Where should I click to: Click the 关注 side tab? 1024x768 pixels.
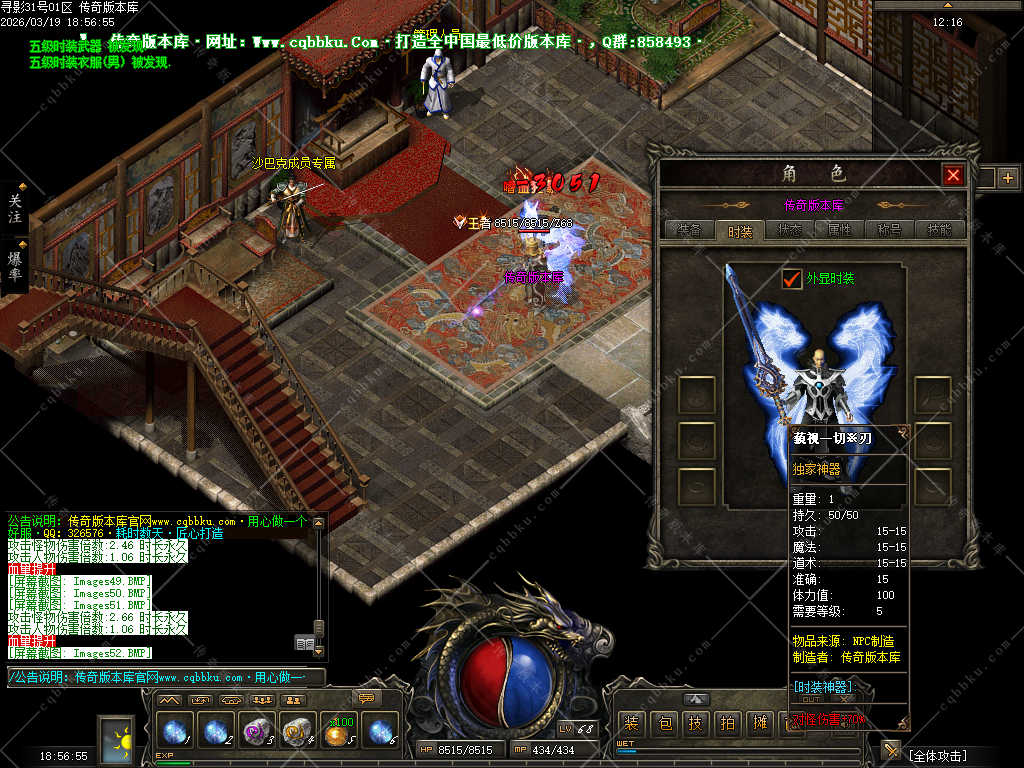pyautogui.click(x=15, y=208)
